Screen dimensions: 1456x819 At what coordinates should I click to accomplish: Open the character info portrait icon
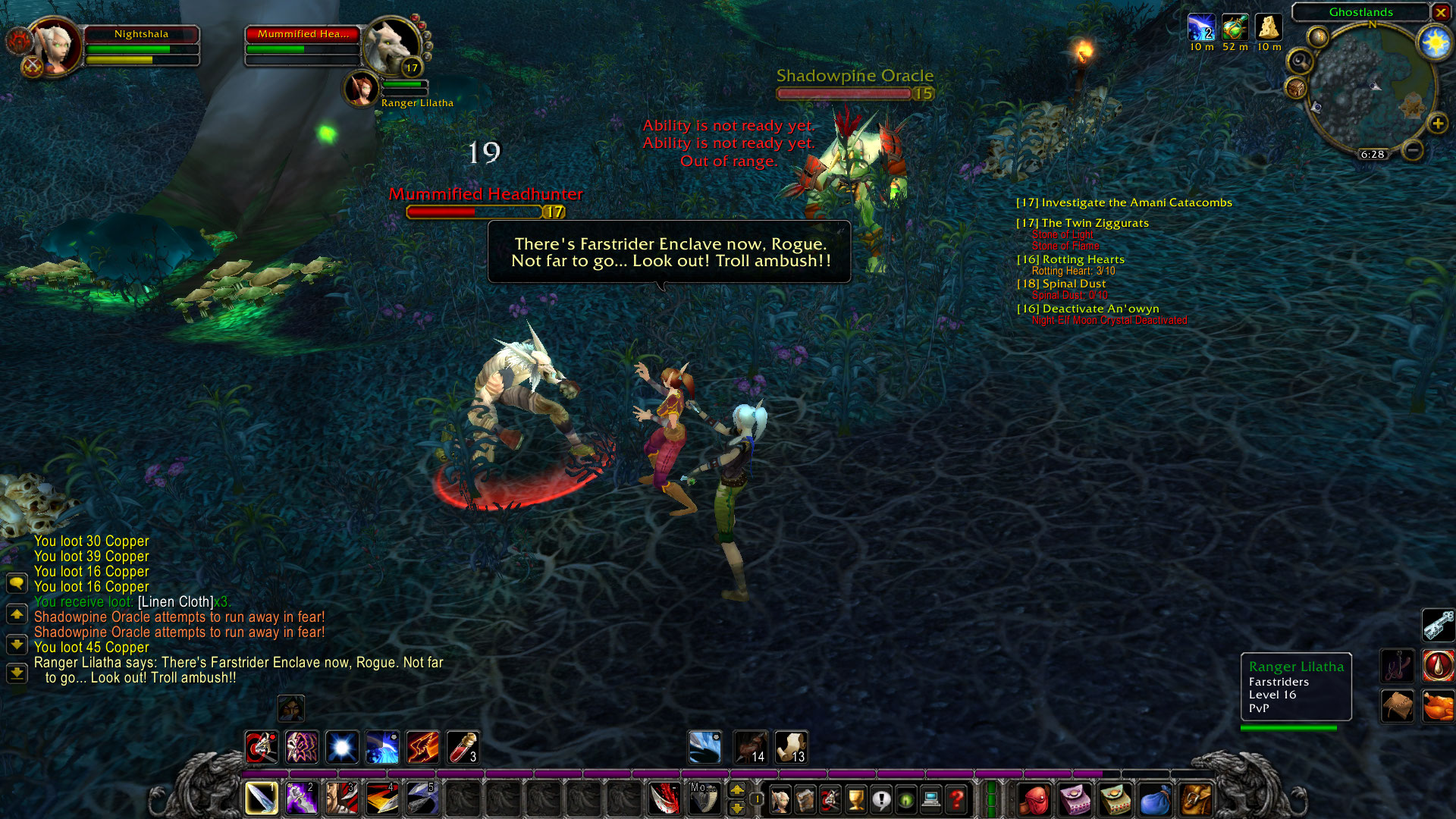point(780,800)
